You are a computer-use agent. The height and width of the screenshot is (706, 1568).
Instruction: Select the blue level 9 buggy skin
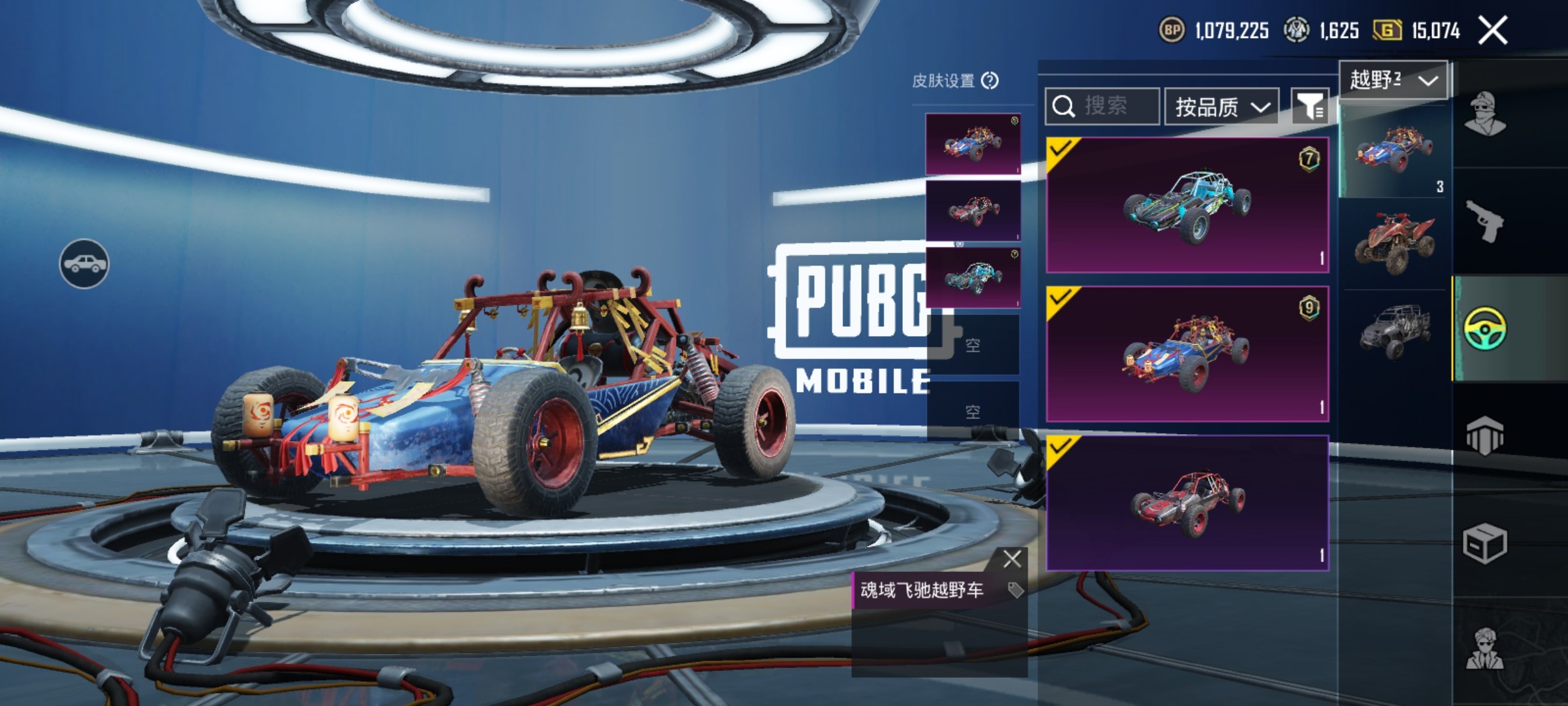1187,354
